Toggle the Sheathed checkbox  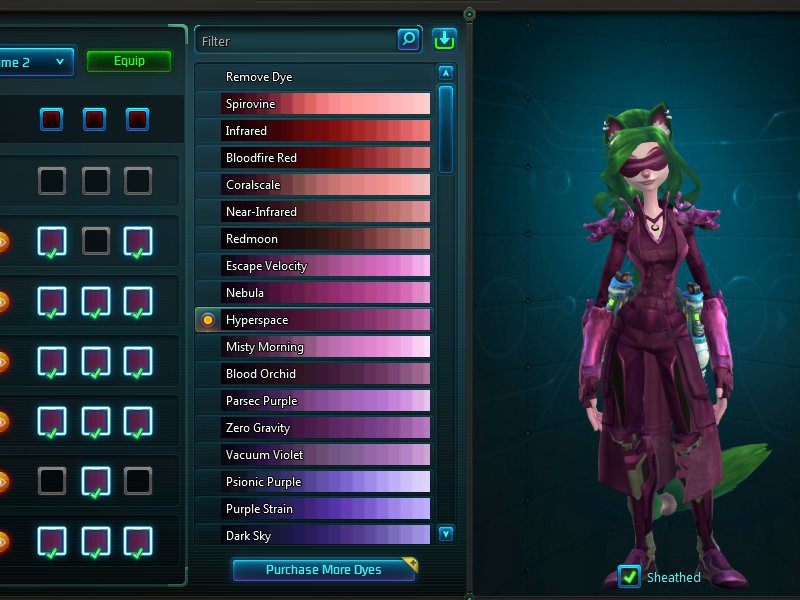click(629, 577)
